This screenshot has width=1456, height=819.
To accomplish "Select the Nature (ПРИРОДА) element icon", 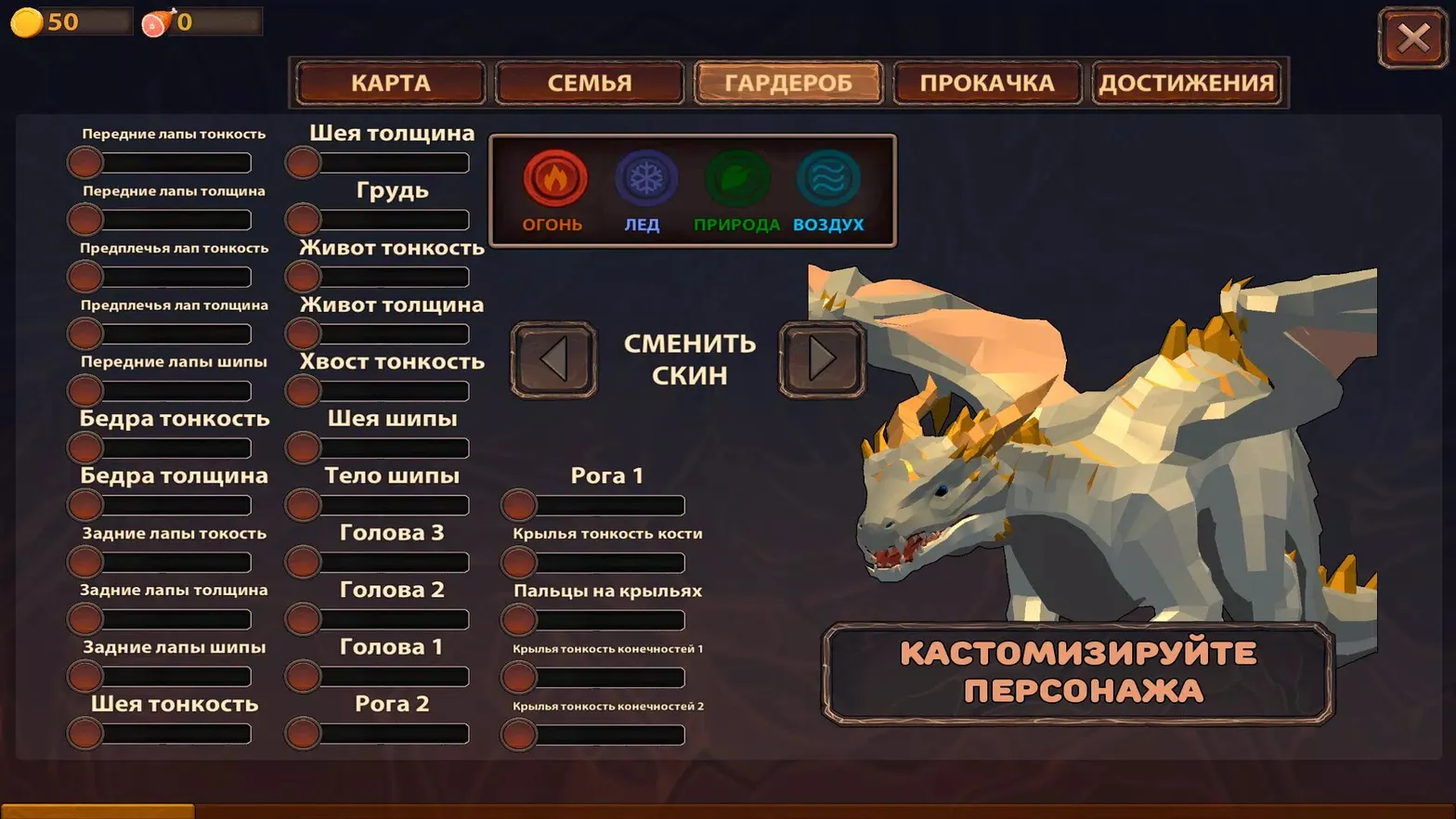I will tap(737, 178).
